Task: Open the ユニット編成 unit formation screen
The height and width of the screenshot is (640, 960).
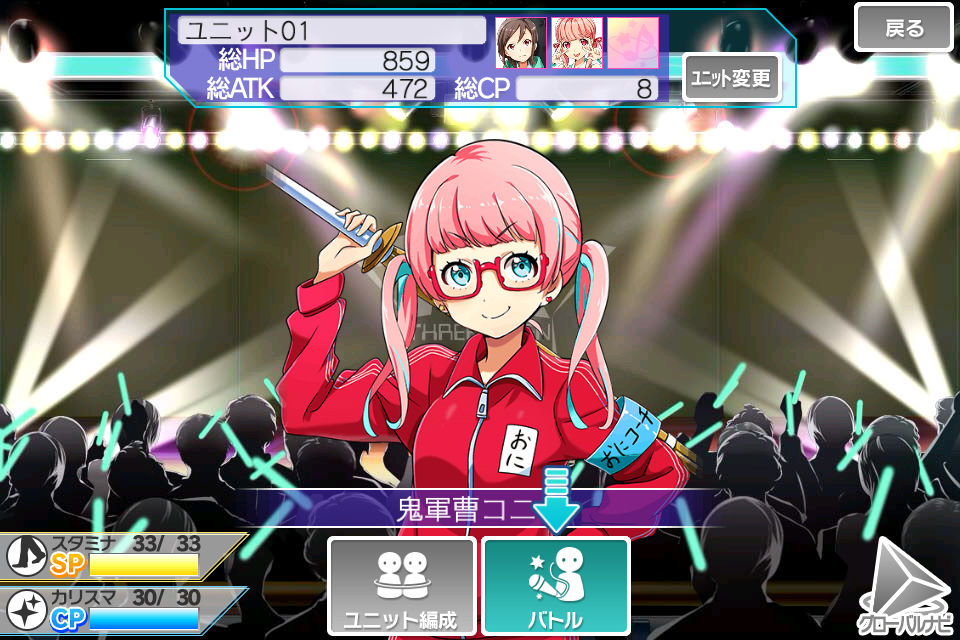Action: point(401,586)
